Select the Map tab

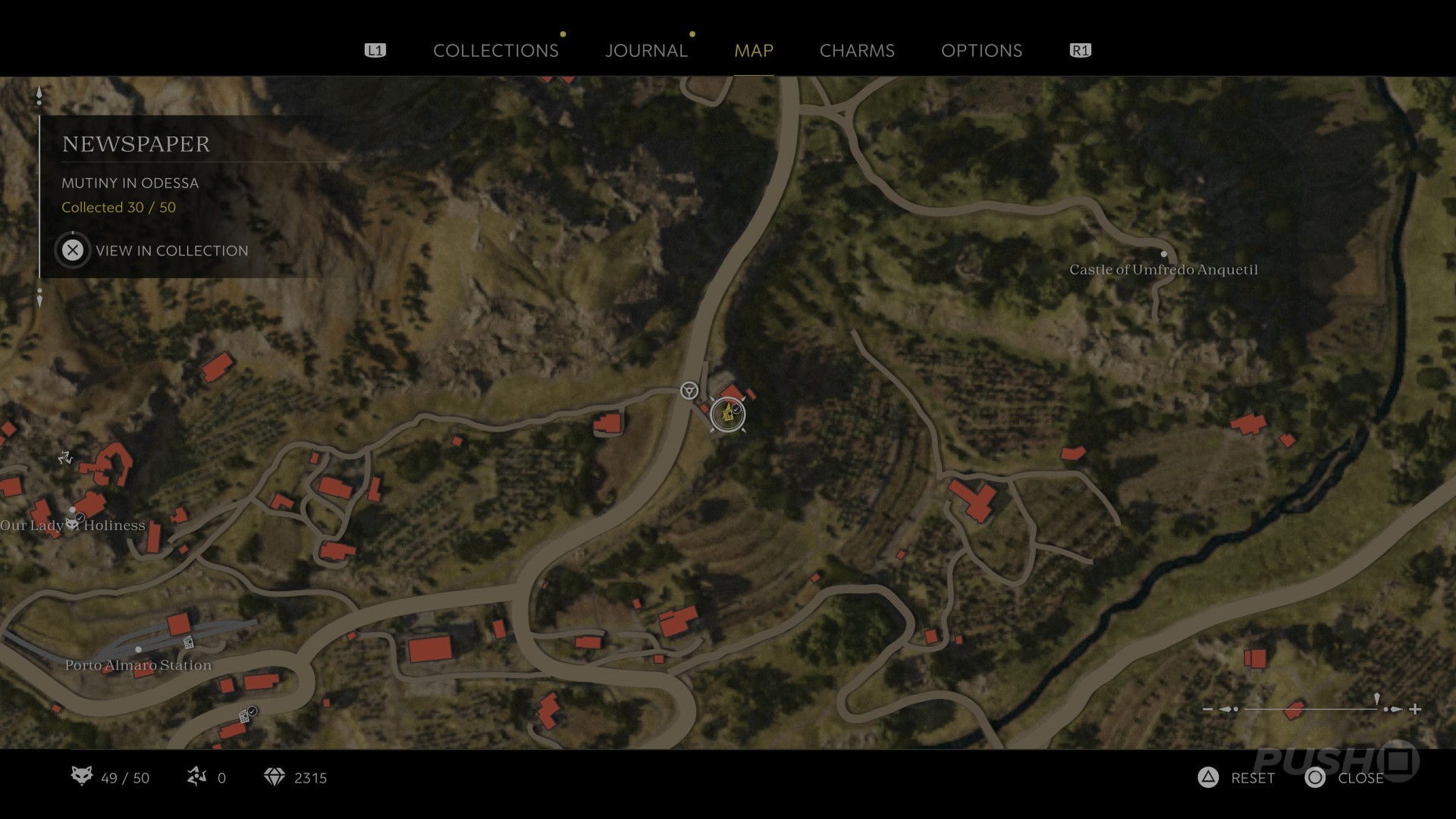click(x=753, y=51)
